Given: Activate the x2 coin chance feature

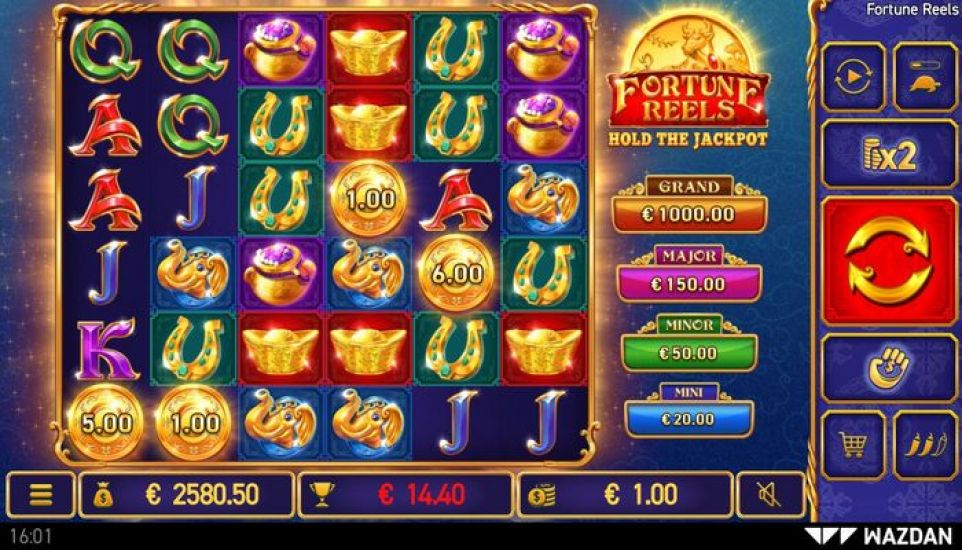Looking at the screenshot, I should pos(889,155).
